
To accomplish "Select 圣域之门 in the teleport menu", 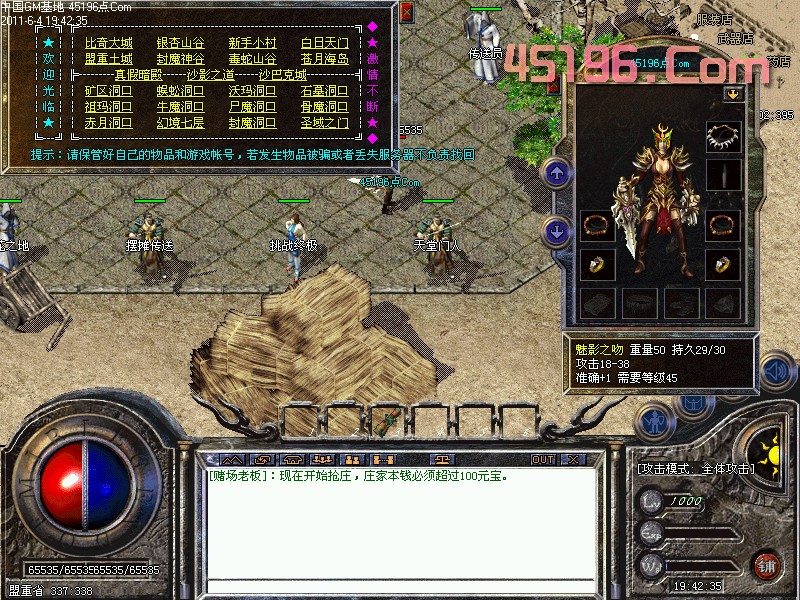I will click(325, 123).
